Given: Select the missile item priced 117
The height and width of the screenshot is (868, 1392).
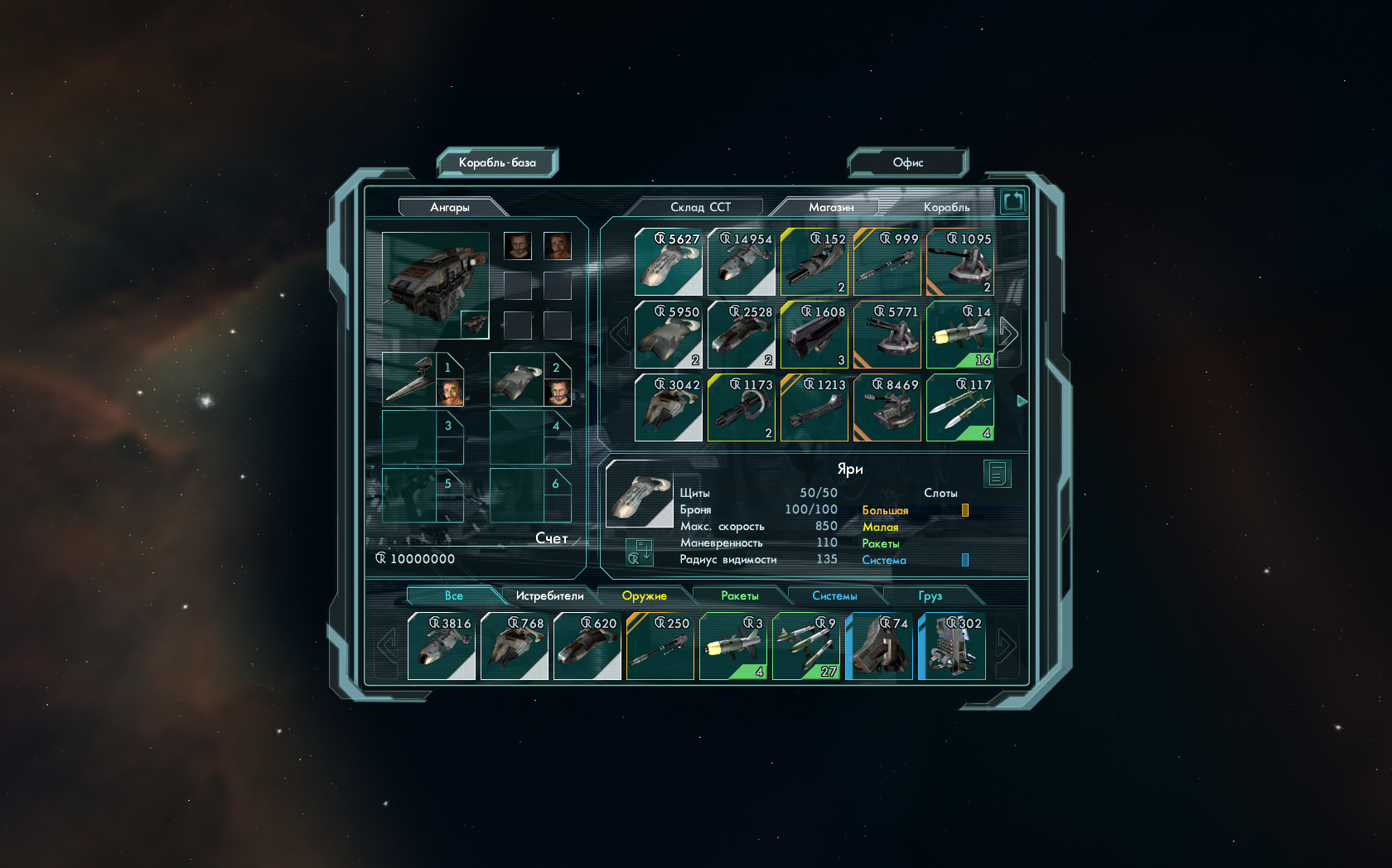Looking at the screenshot, I should [959, 408].
